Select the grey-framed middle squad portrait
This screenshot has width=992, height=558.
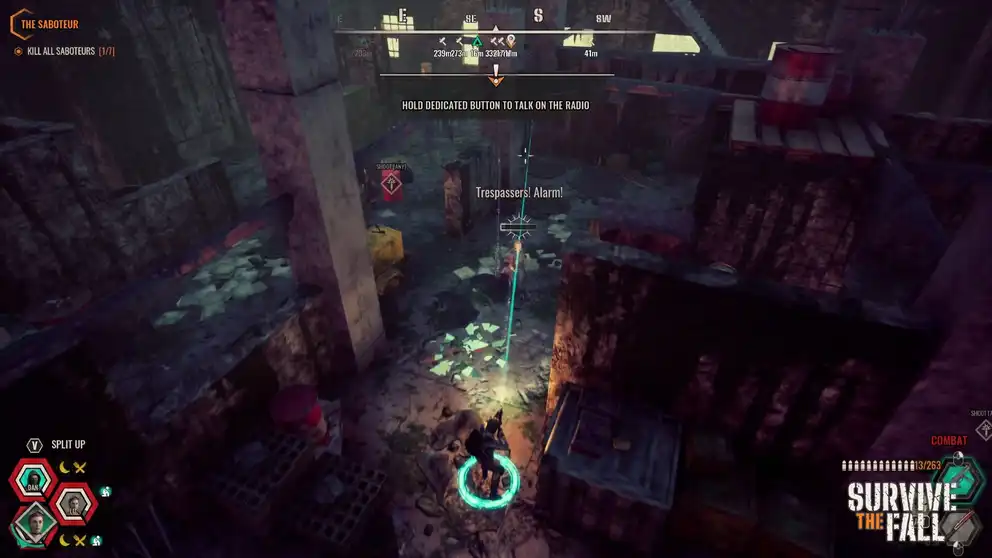pyautogui.click(x=73, y=504)
